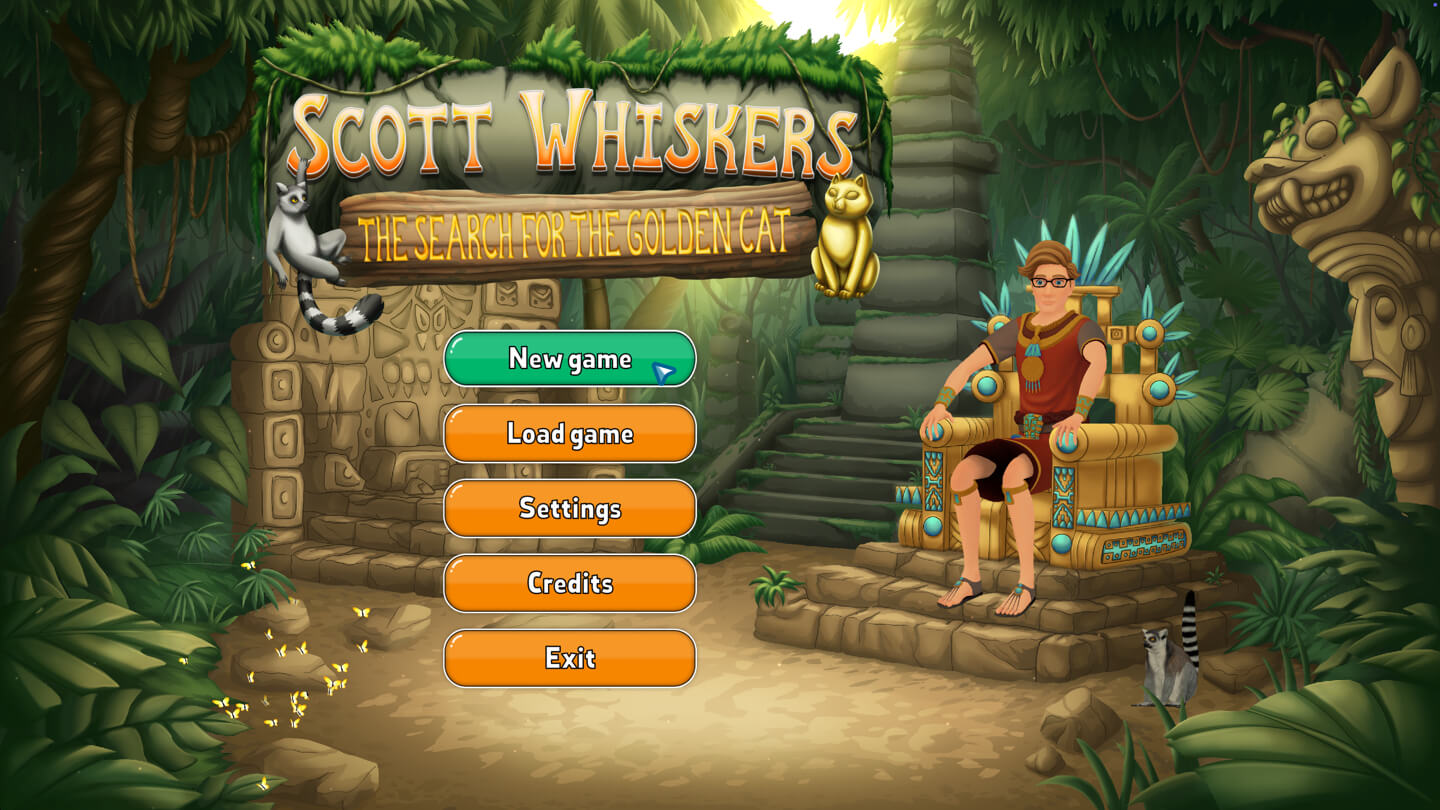The image size is (1440, 810).
Task: Open the Load game screen
Action: tap(569, 433)
